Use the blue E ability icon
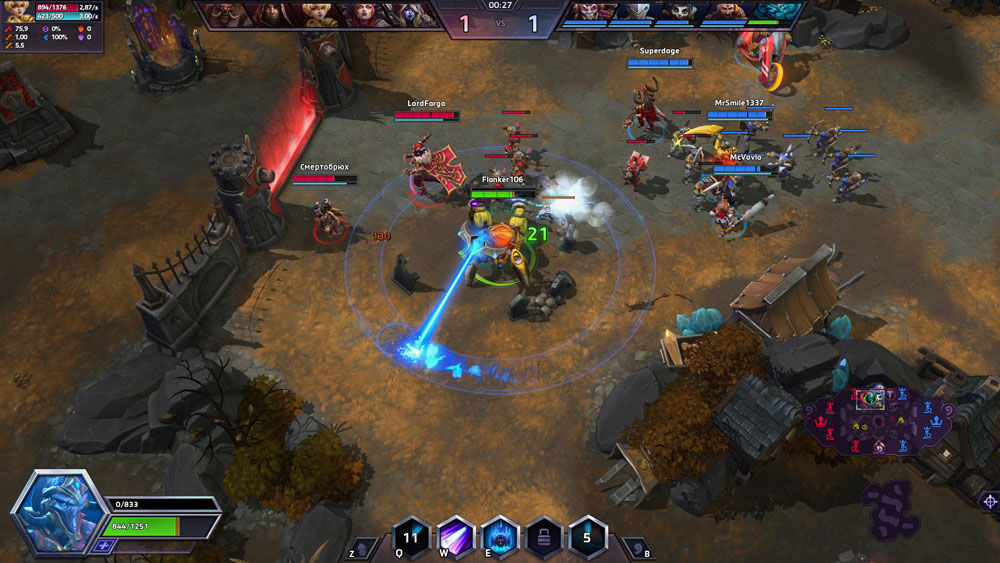Image resolution: width=1000 pixels, height=563 pixels. [x=499, y=535]
